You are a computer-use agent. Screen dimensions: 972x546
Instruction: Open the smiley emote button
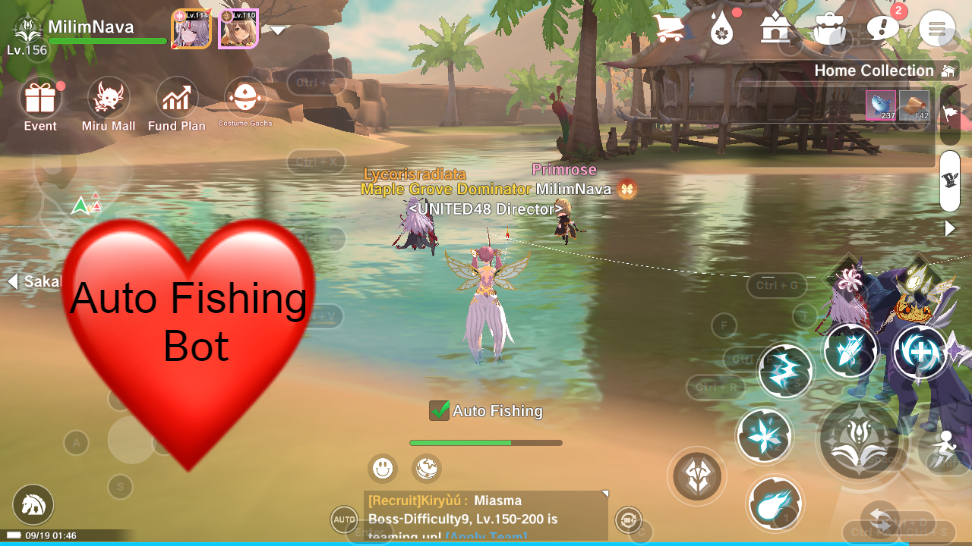[x=383, y=467]
